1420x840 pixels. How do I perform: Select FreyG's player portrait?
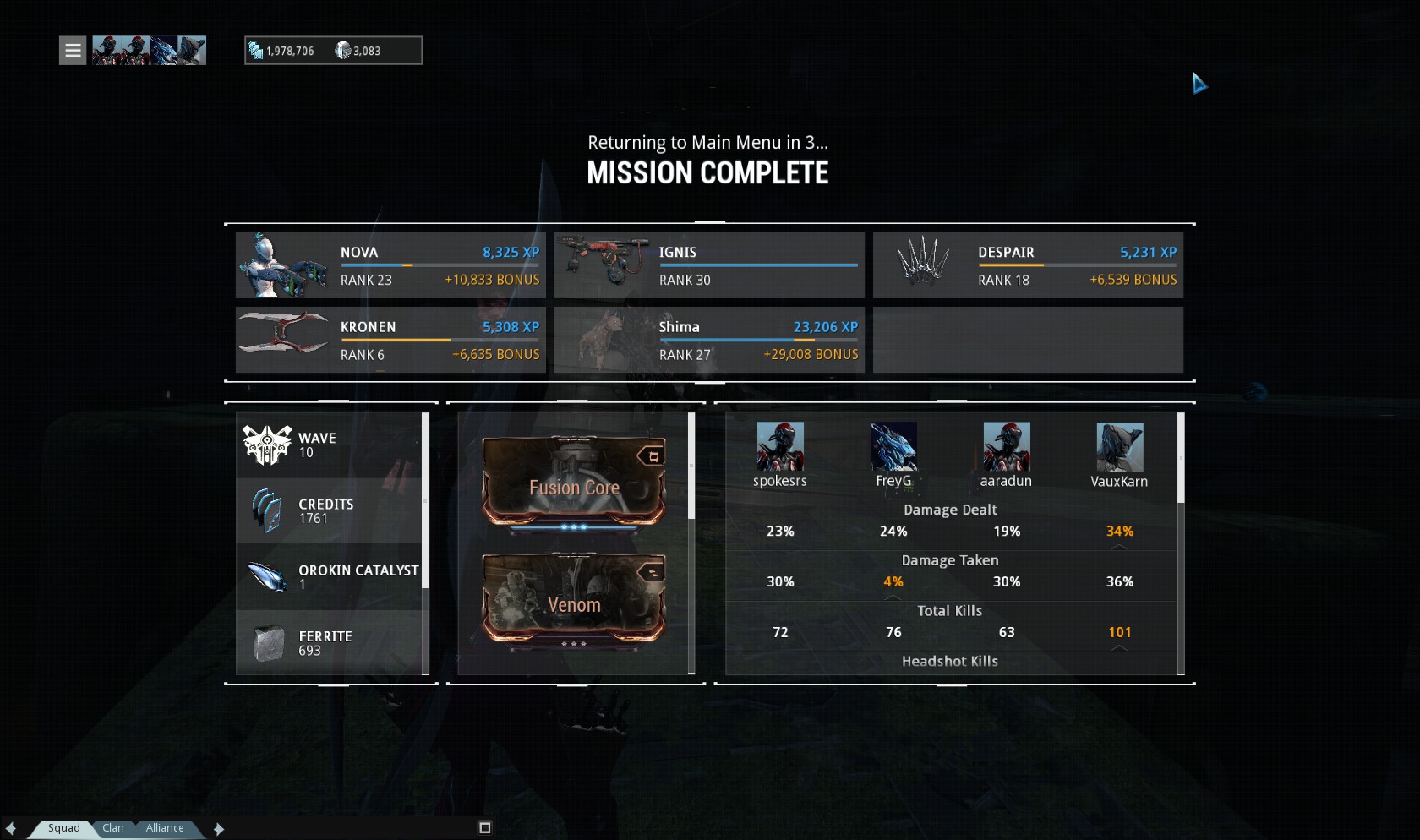pyautogui.click(x=893, y=447)
